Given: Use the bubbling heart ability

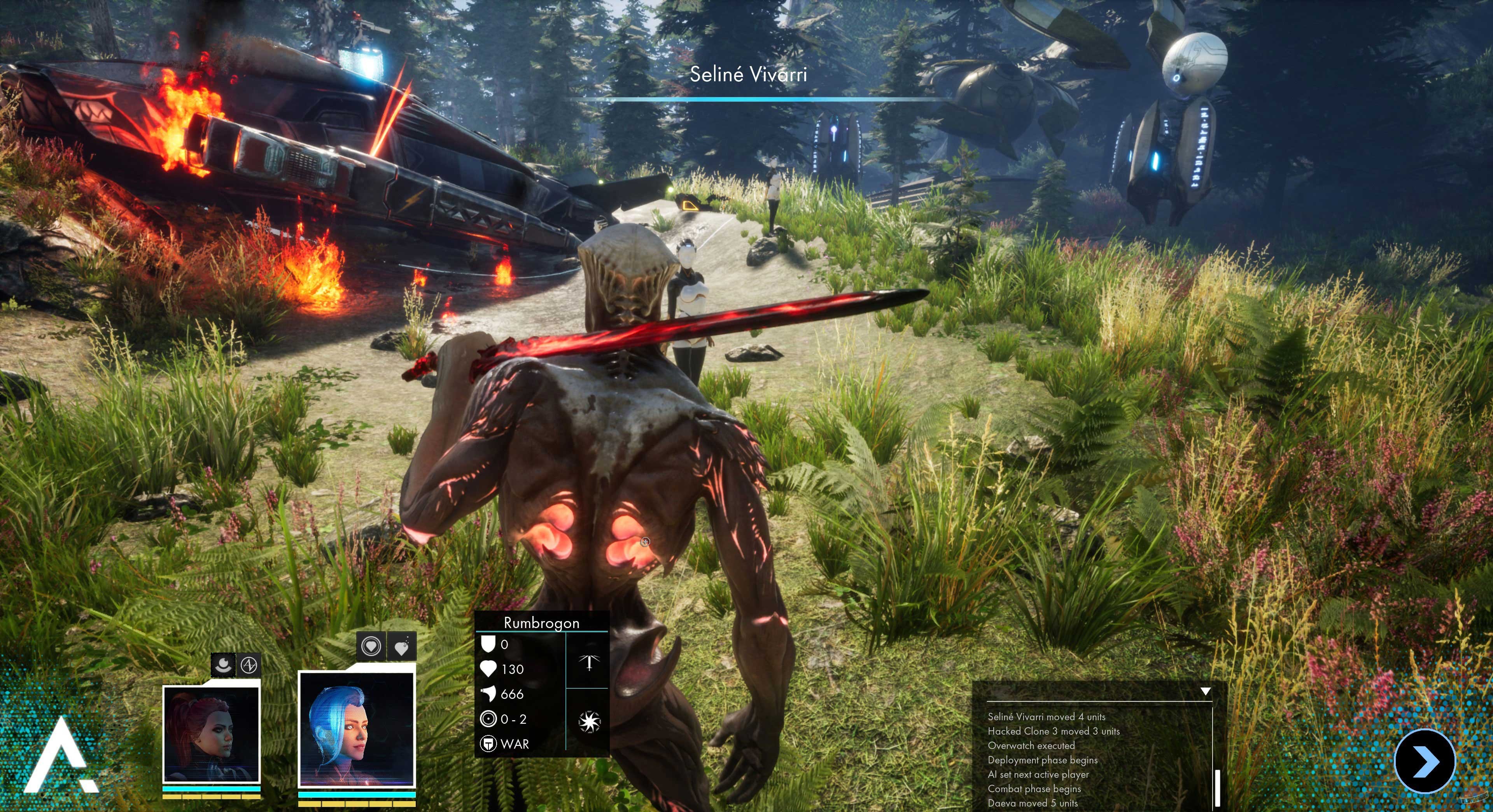Looking at the screenshot, I should 402,646.
